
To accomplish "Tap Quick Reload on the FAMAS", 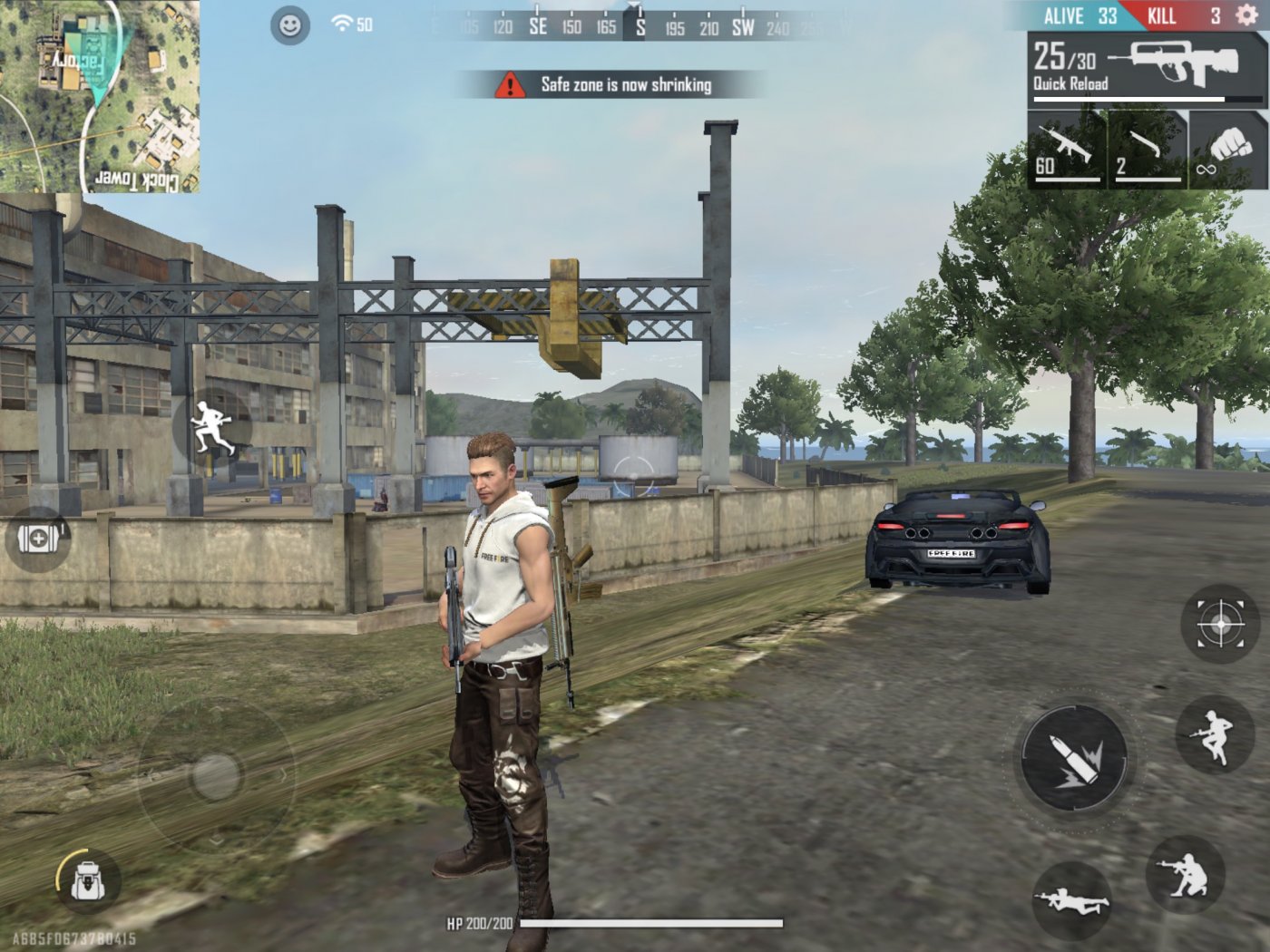I will click(x=1070, y=82).
